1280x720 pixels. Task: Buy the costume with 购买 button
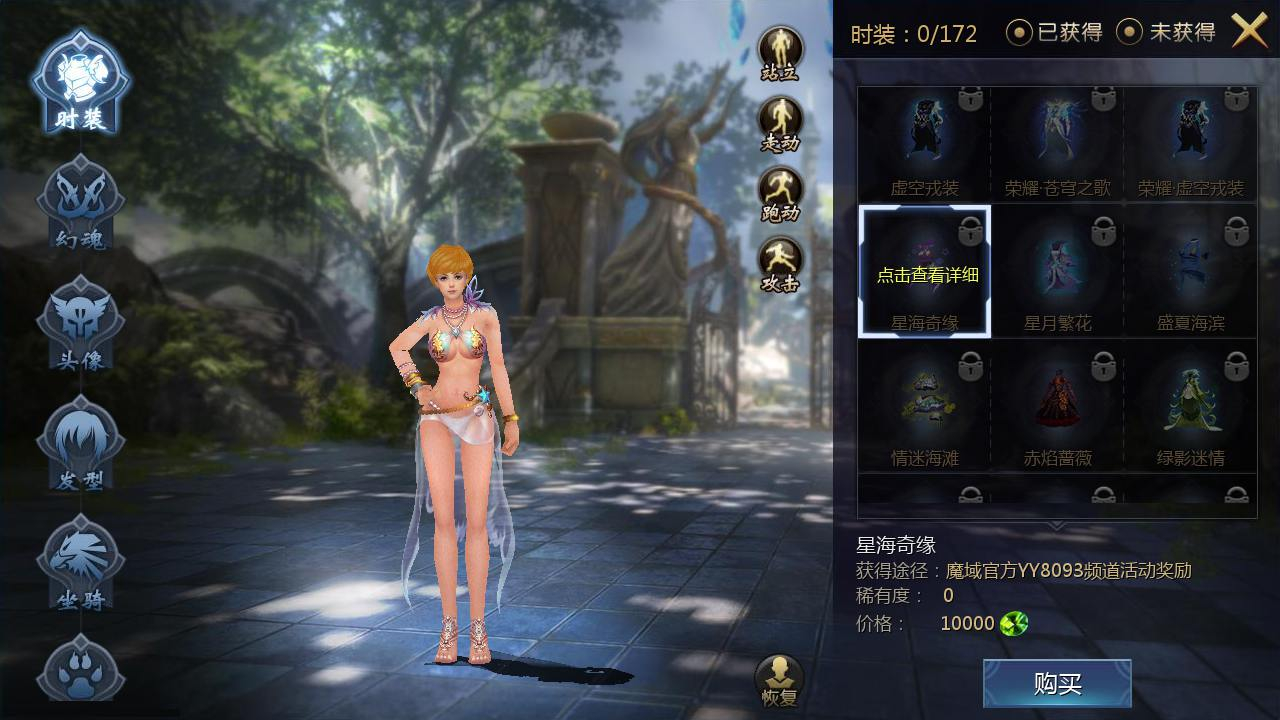coord(1057,684)
